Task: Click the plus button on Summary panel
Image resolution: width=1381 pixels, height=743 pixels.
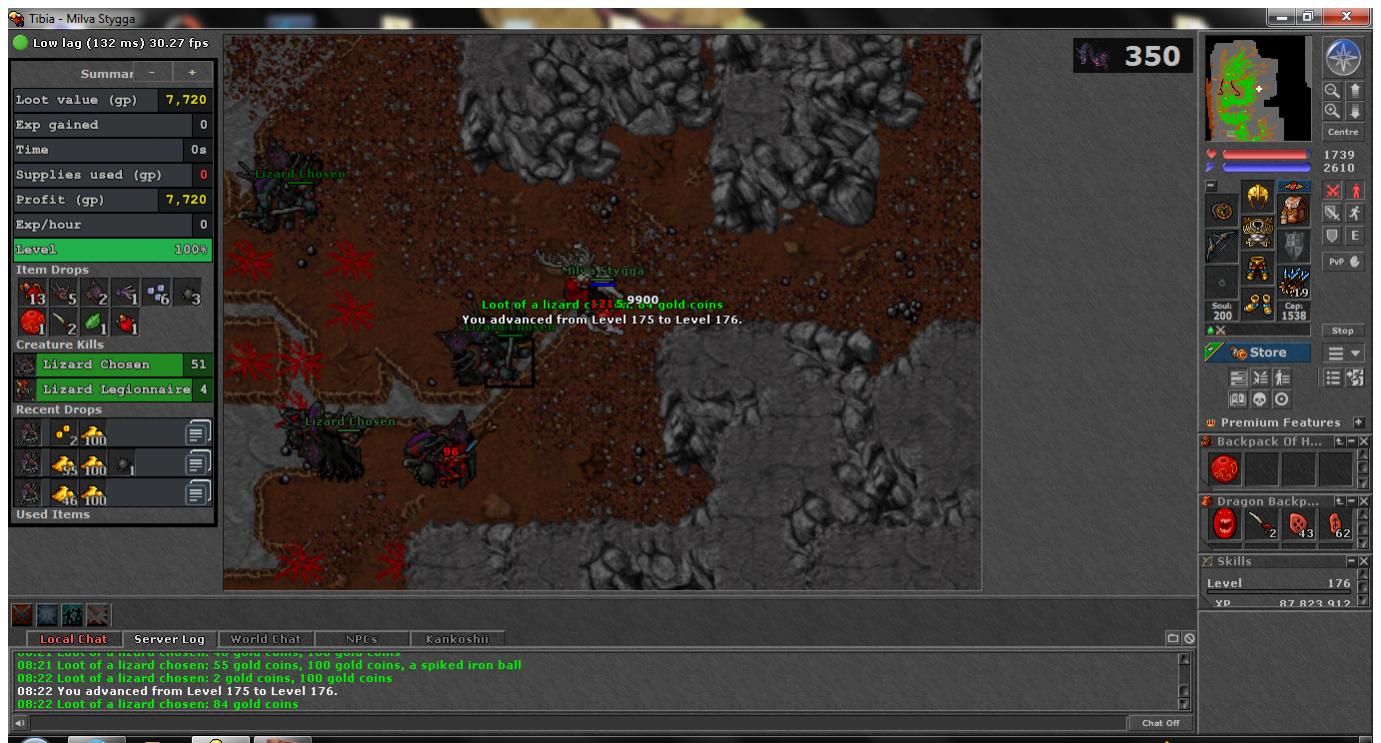Action: point(191,73)
